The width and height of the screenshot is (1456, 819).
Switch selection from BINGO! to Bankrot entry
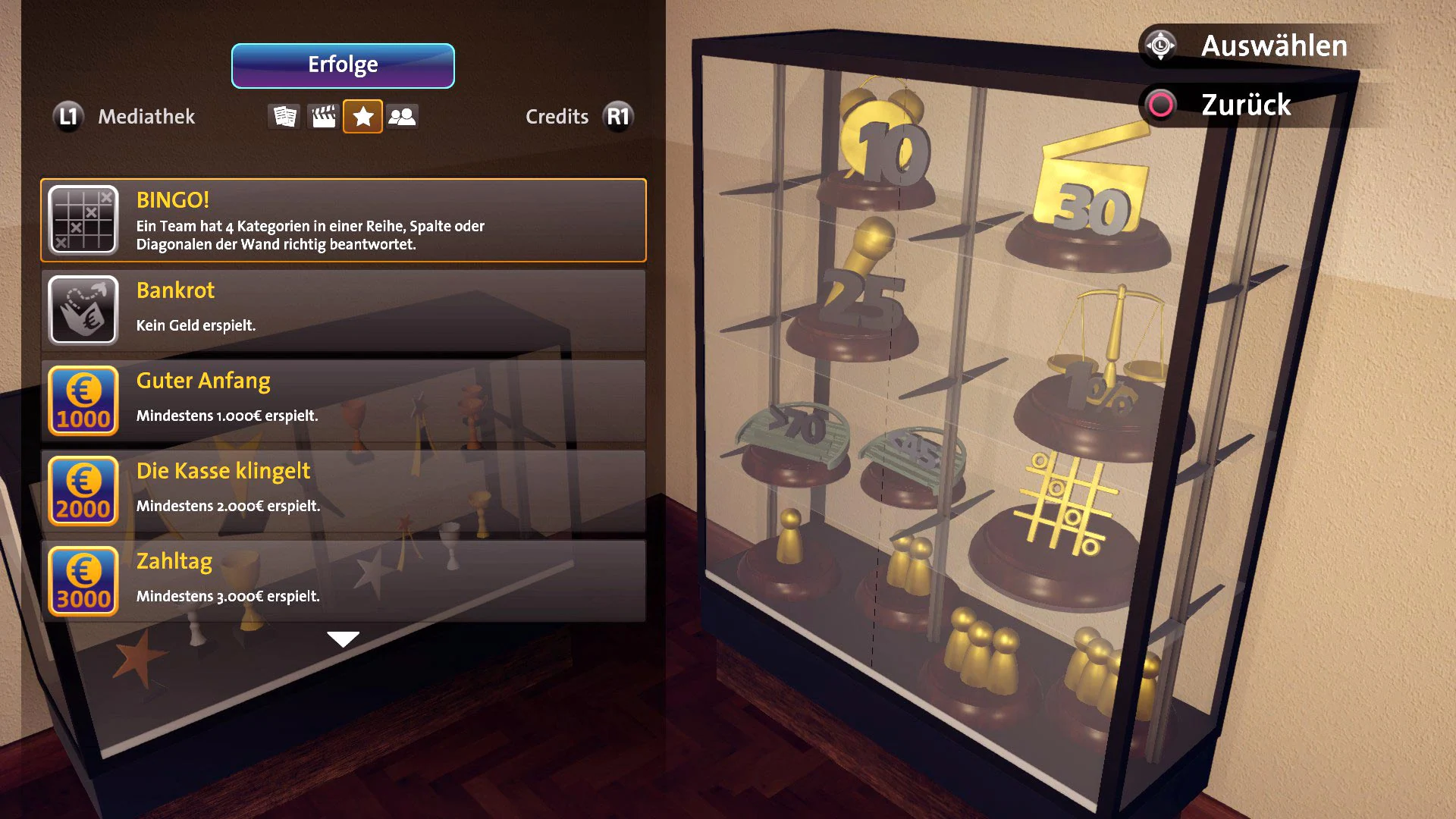pyautogui.click(x=341, y=309)
